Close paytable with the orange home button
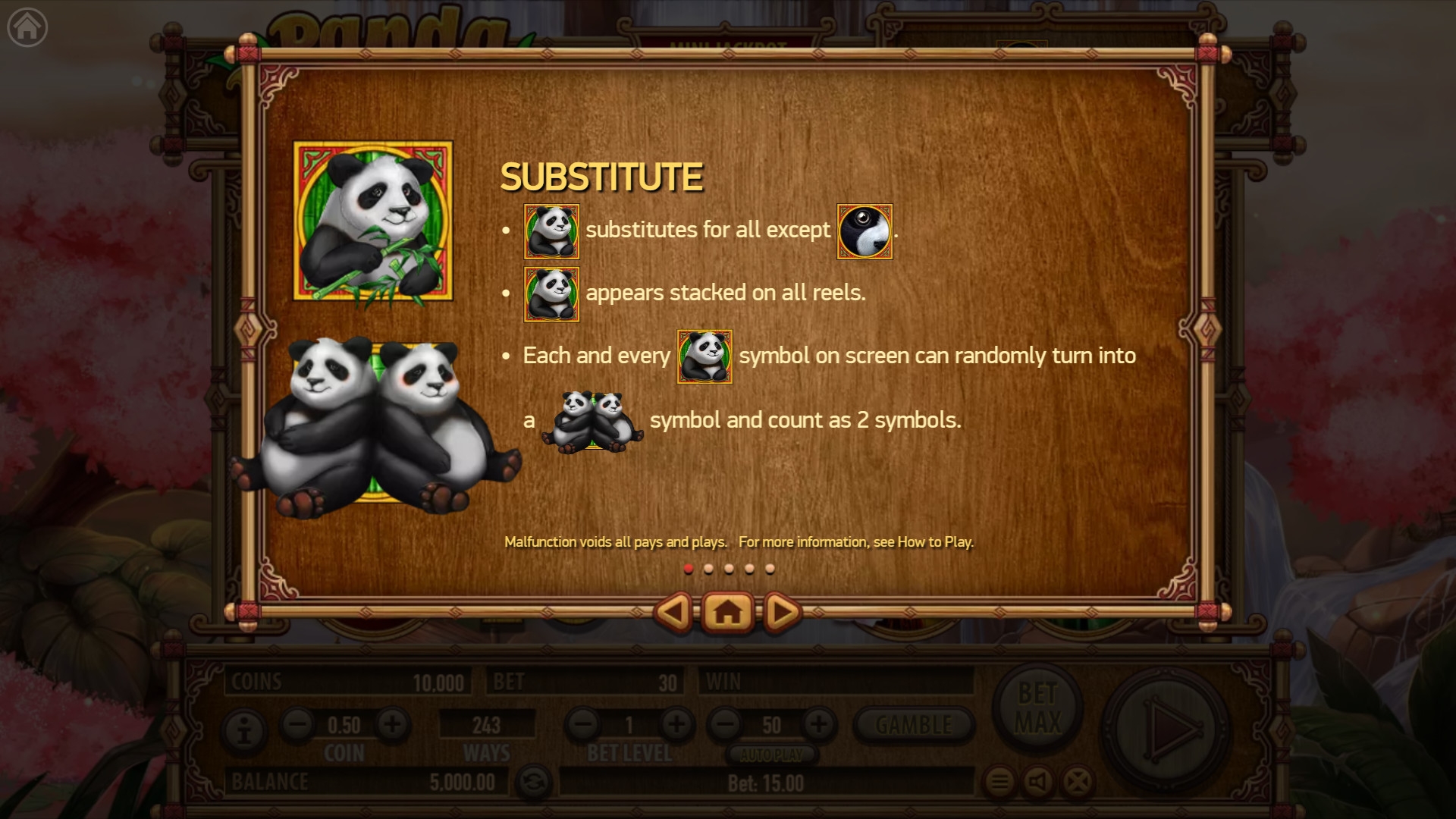1456x819 pixels. click(x=727, y=612)
